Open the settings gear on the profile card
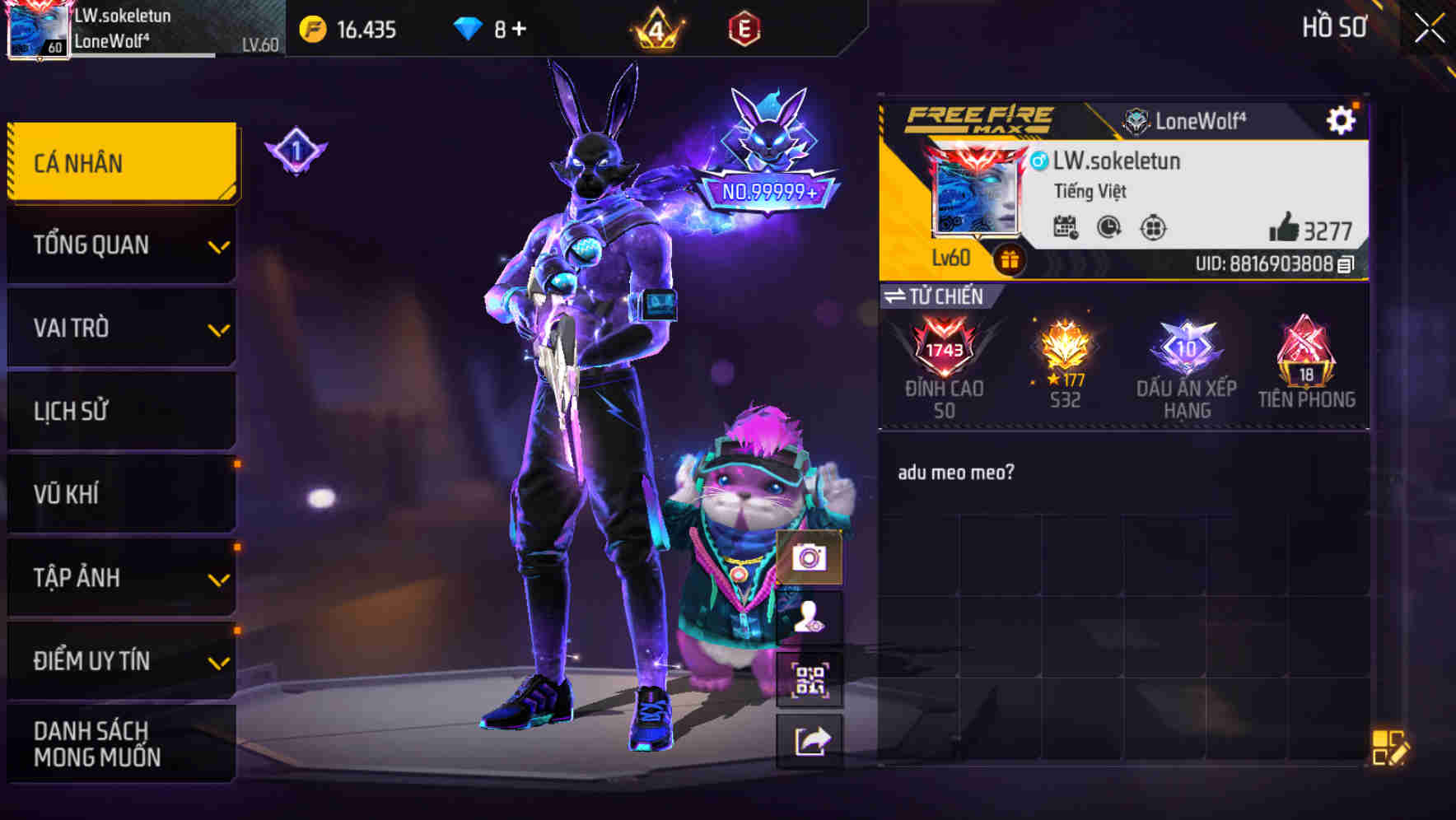 tap(1342, 119)
